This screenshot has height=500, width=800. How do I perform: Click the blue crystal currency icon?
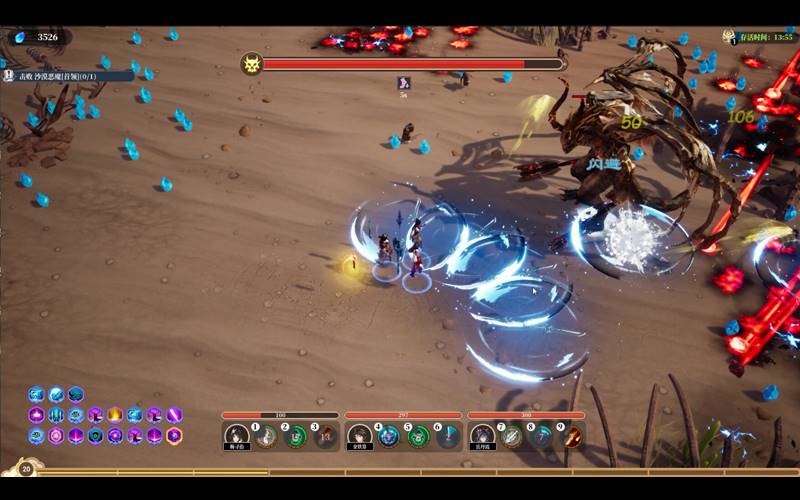tap(21, 37)
